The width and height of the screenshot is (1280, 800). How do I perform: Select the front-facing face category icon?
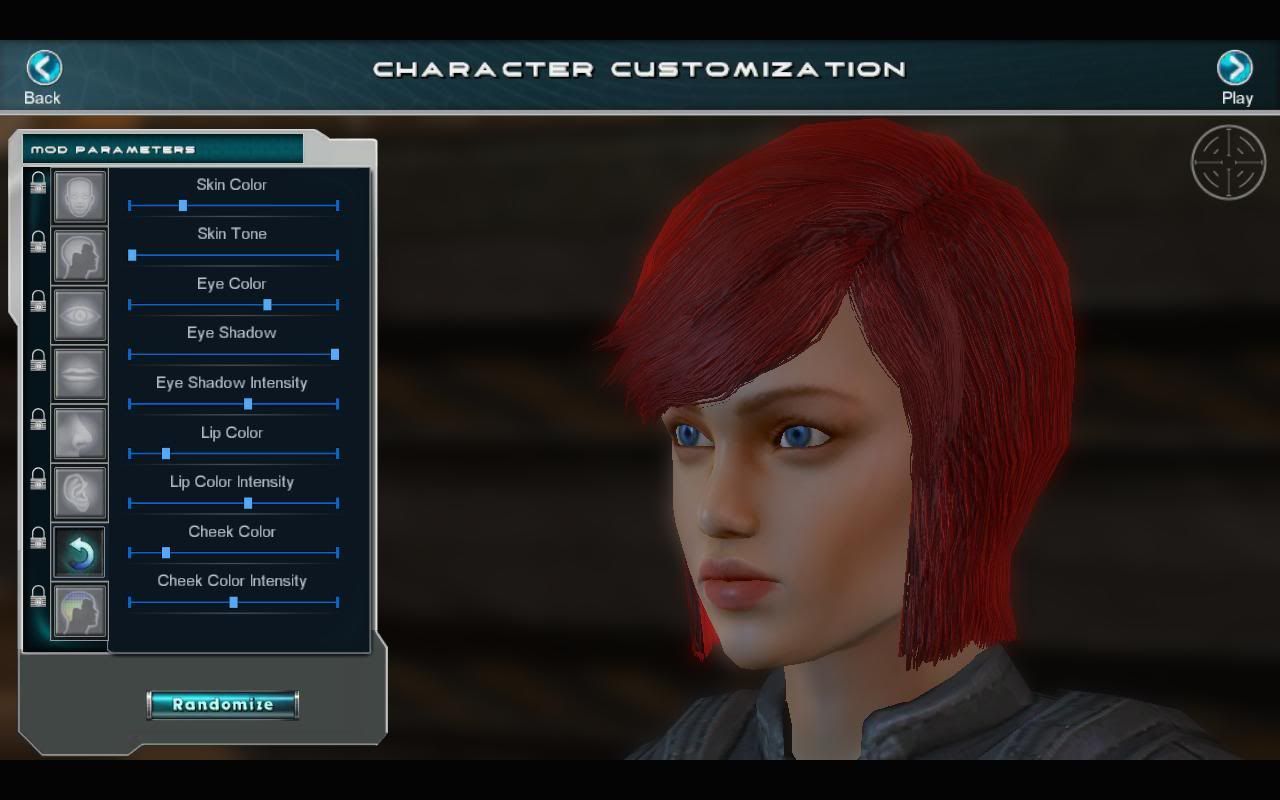point(80,196)
